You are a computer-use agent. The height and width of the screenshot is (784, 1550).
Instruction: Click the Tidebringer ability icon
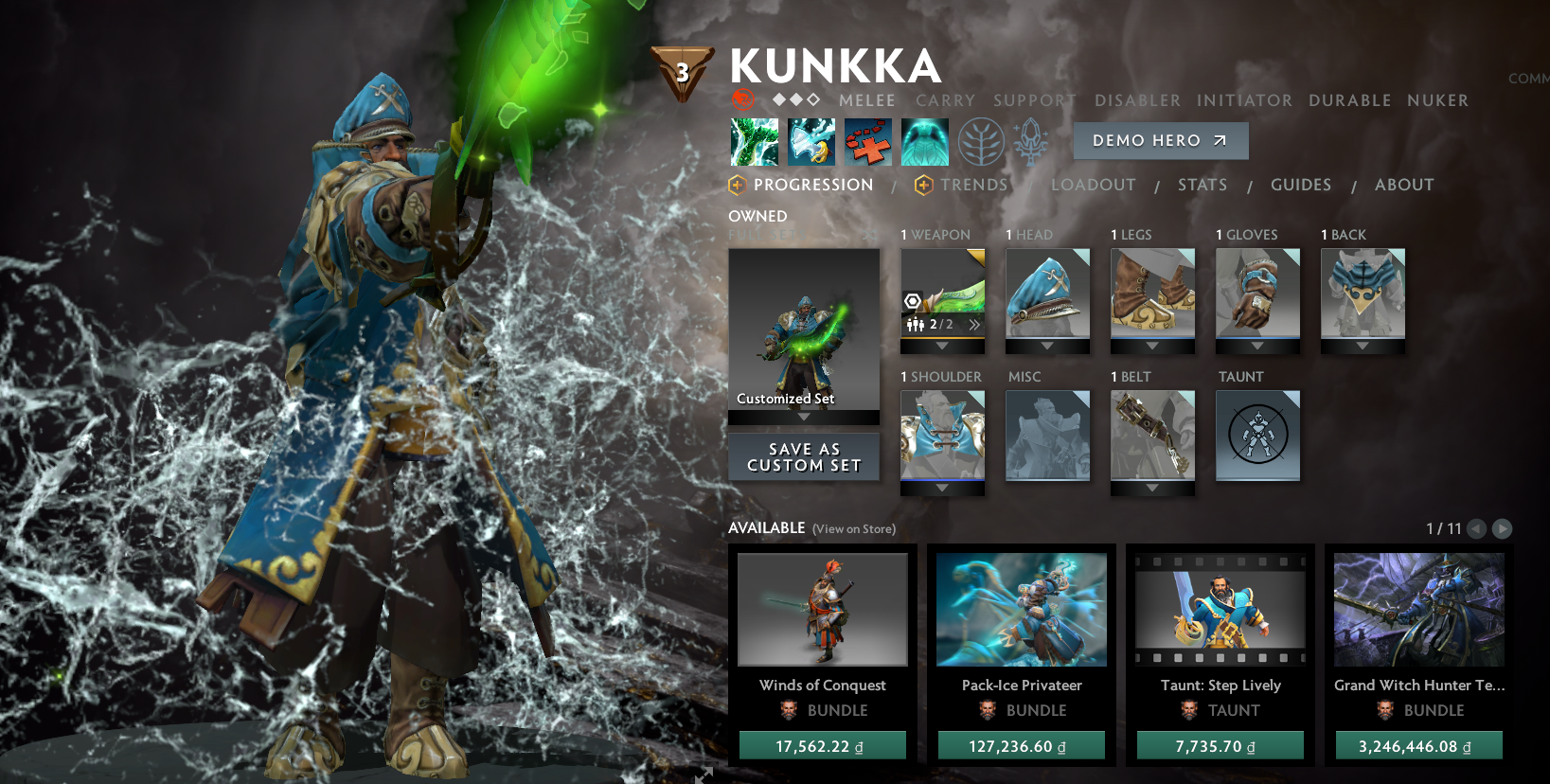click(811, 140)
